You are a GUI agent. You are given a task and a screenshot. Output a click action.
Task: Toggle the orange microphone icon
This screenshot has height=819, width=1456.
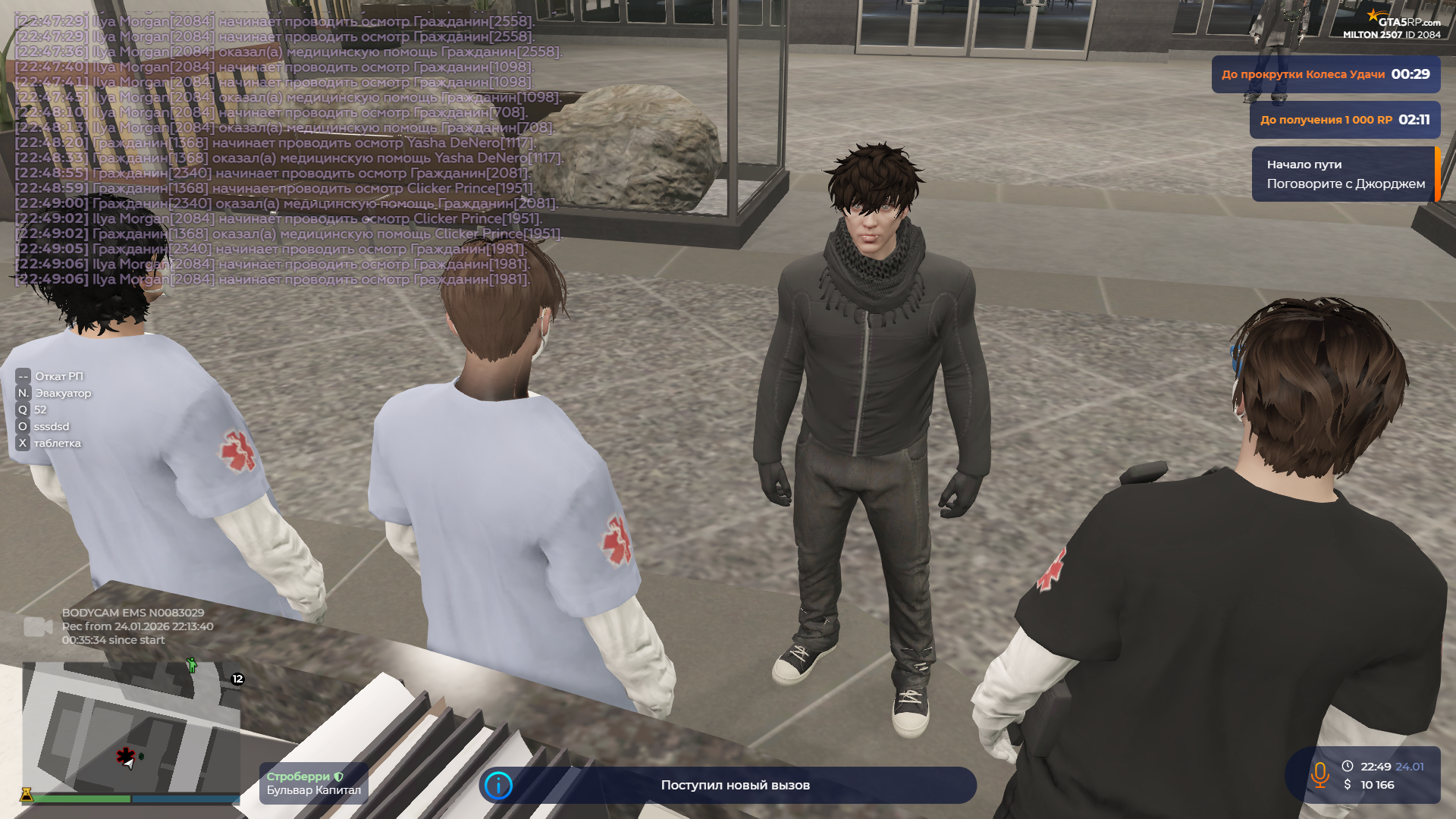1319,775
